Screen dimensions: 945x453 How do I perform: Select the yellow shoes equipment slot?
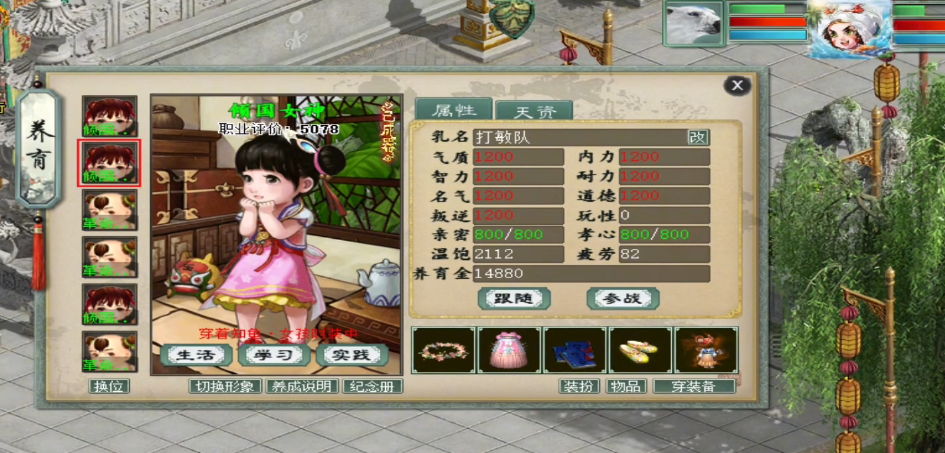coord(640,350)
